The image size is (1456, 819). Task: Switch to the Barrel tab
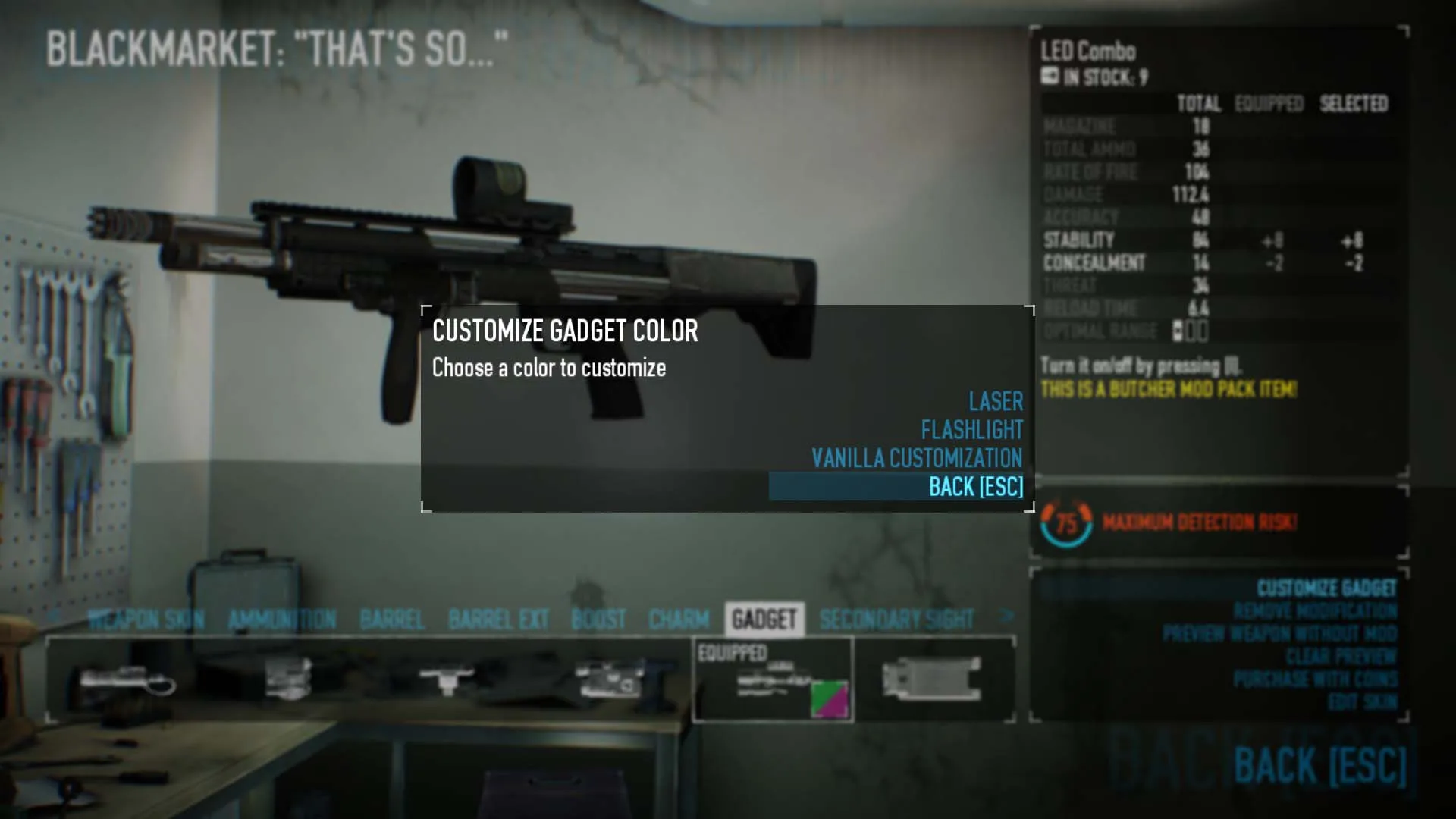[x=392, y=620]
